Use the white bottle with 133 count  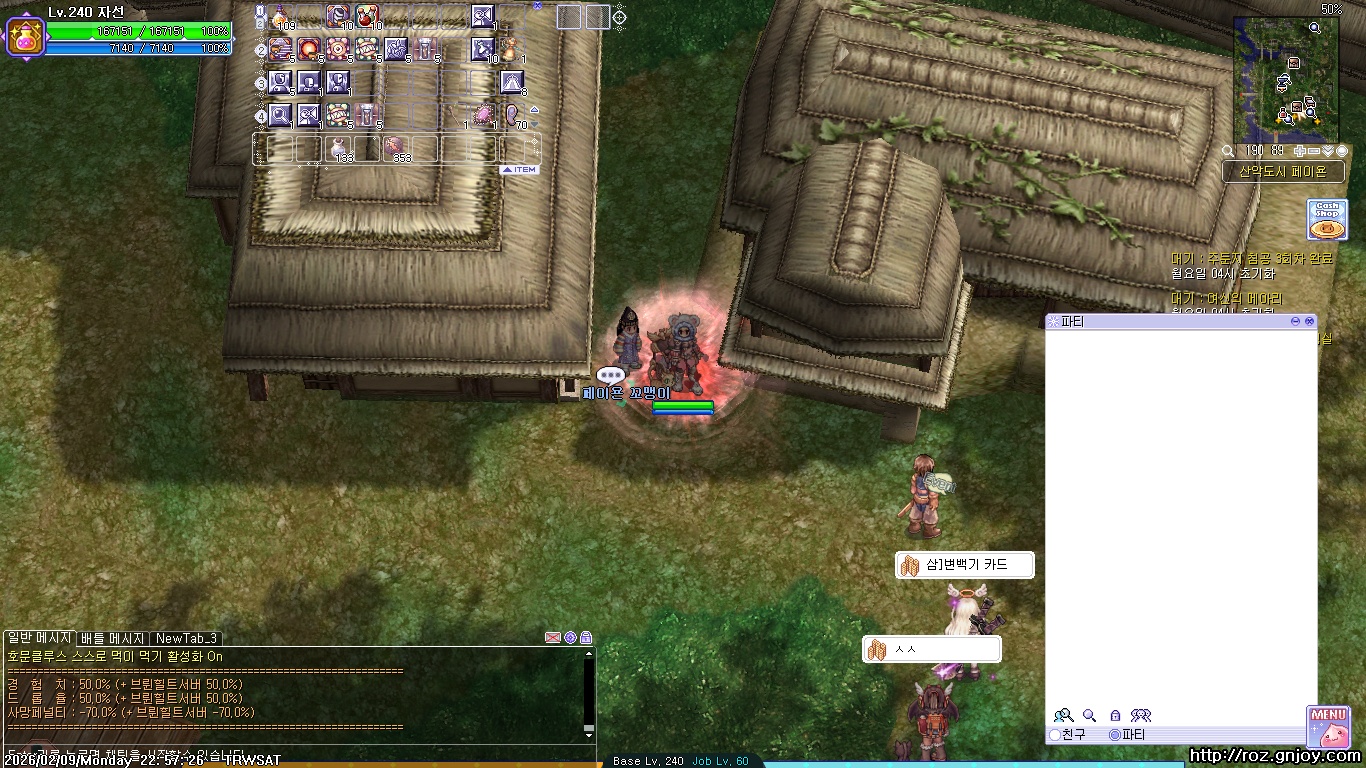click(x=339, y=148)
